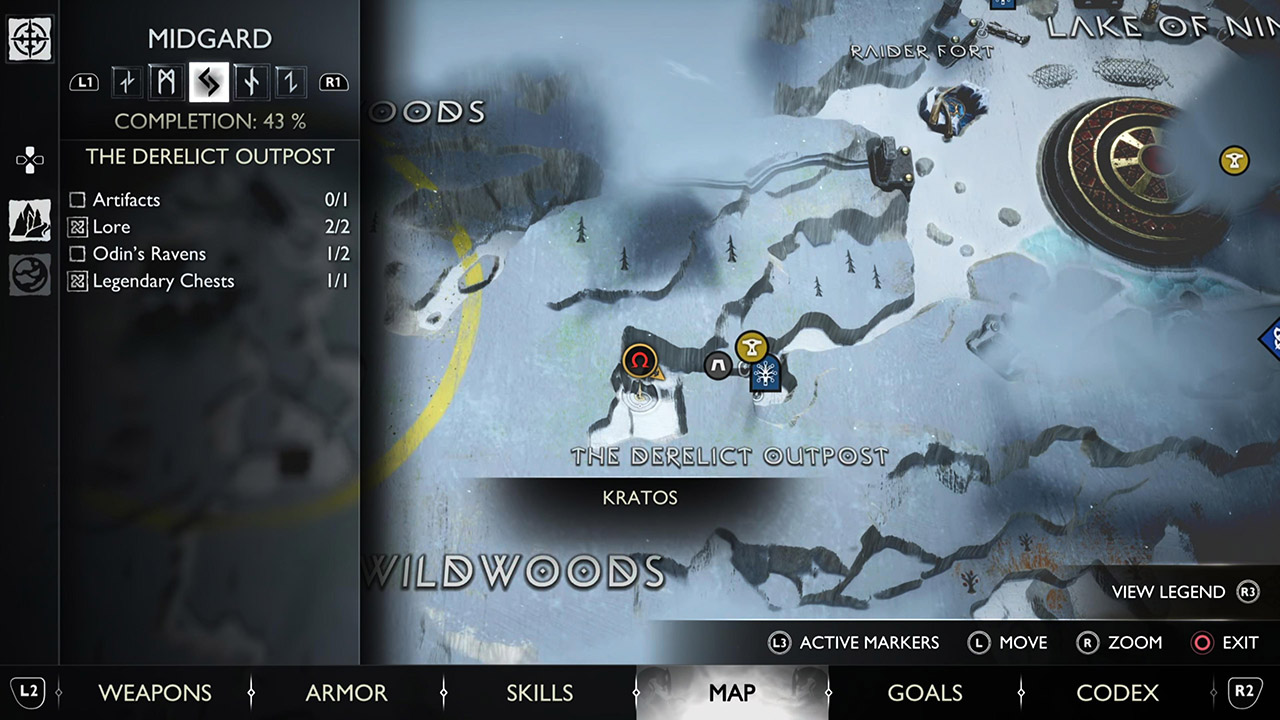Uncheck the completed Lore entry
Image resolution: width=1280 pixels, height=720 pixels.
77,227
